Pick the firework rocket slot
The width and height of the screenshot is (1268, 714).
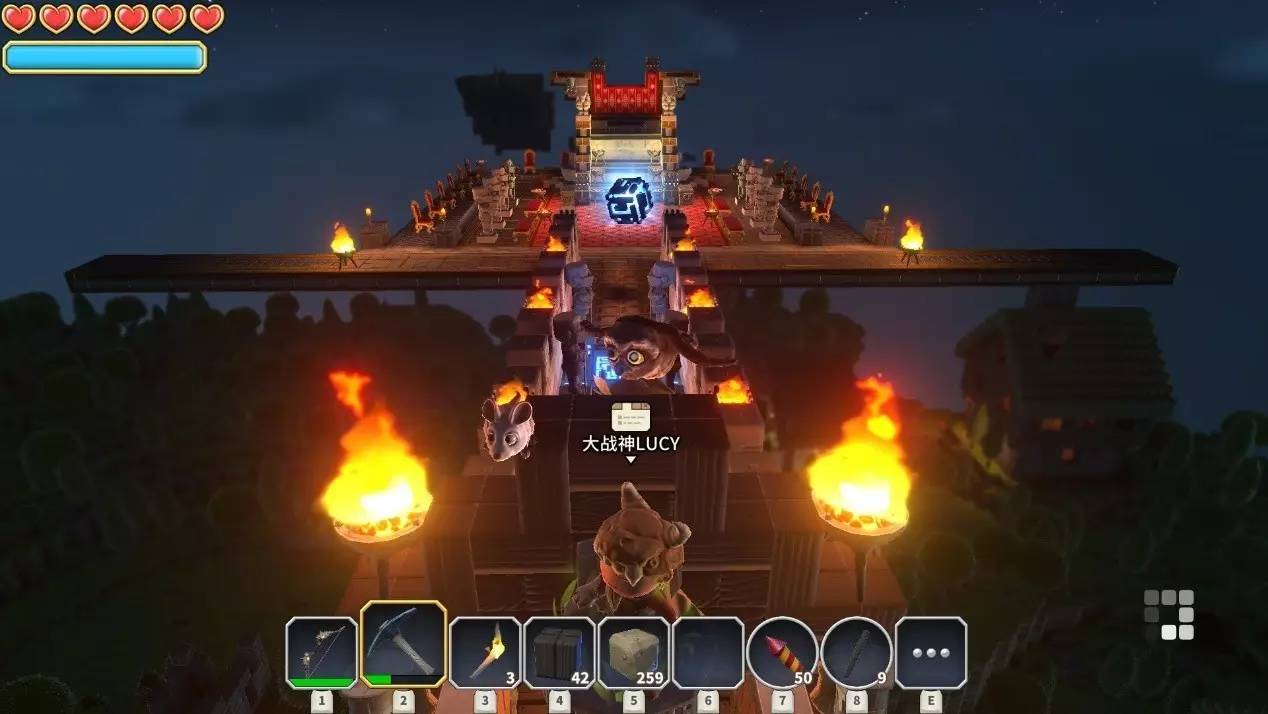[x=782, y=652]
